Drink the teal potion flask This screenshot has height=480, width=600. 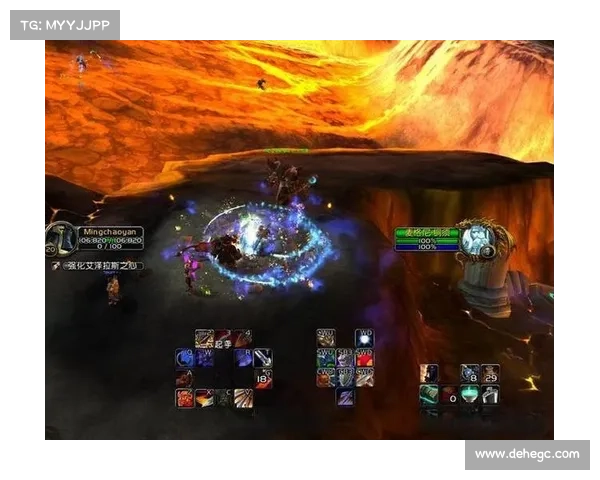tap(470, 394)
